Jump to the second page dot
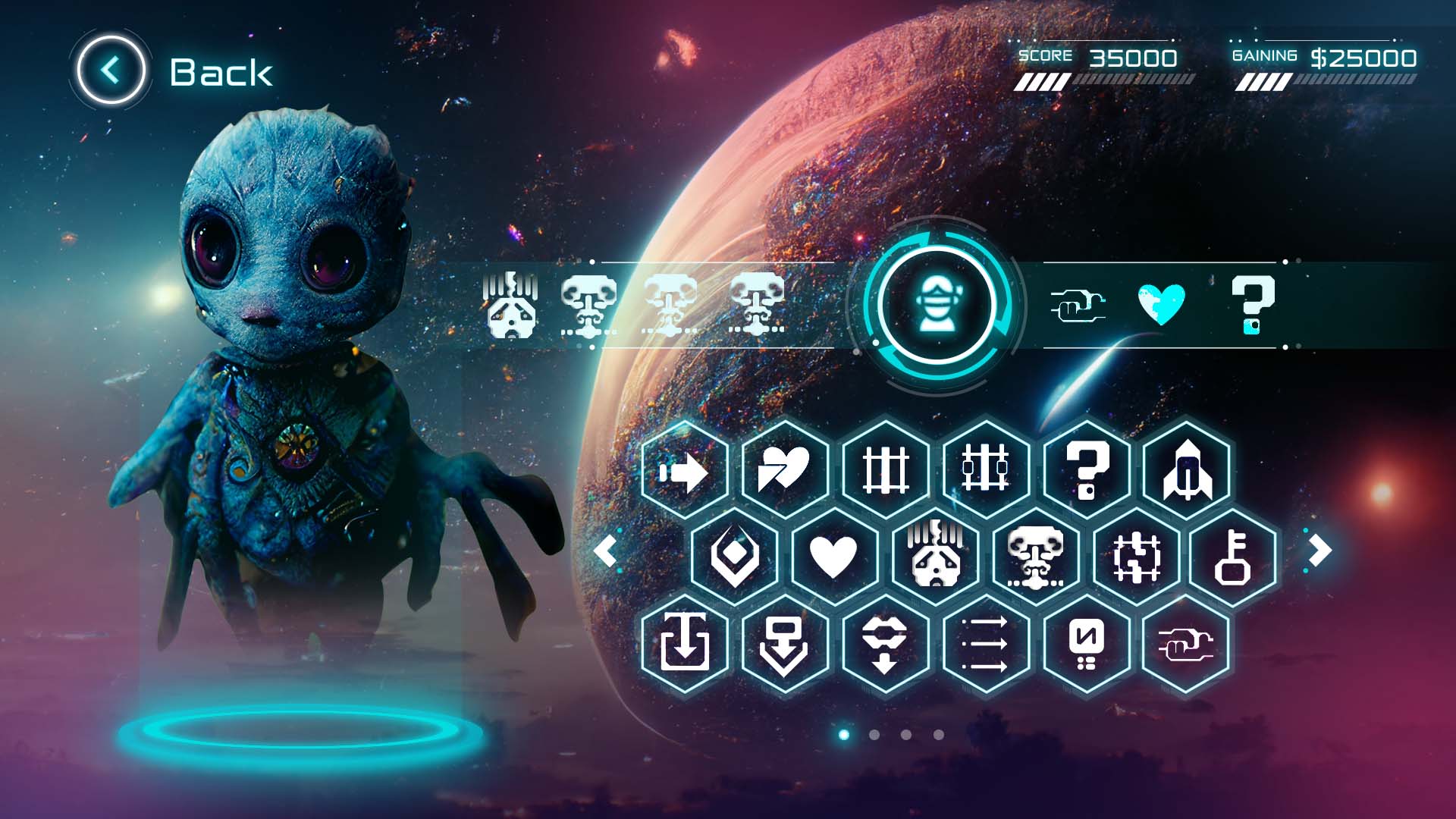Viewport: 1456px width, 819px height. coord(874,734)
